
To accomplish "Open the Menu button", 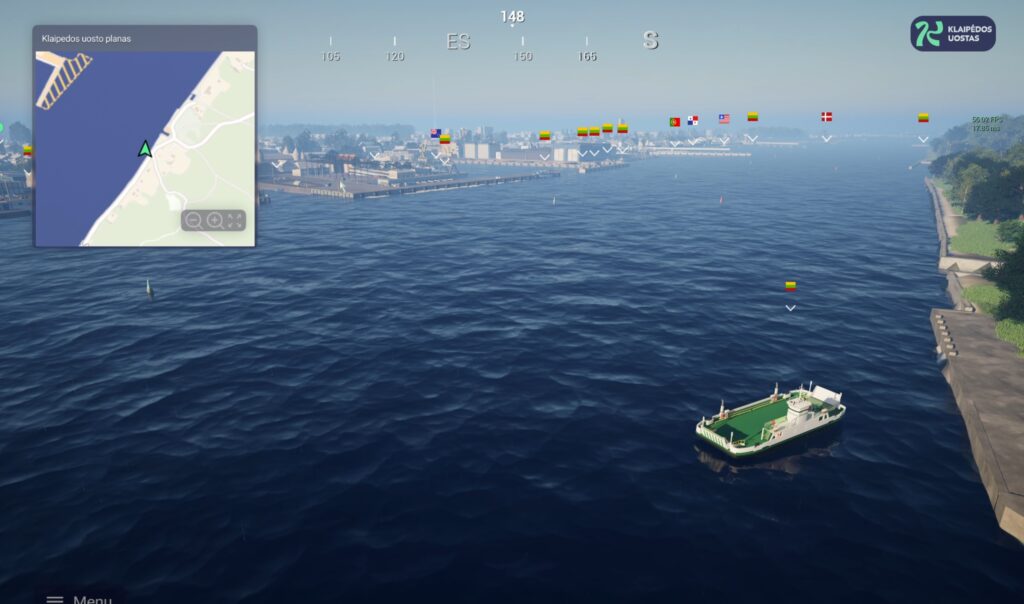I will click(78, 598).
